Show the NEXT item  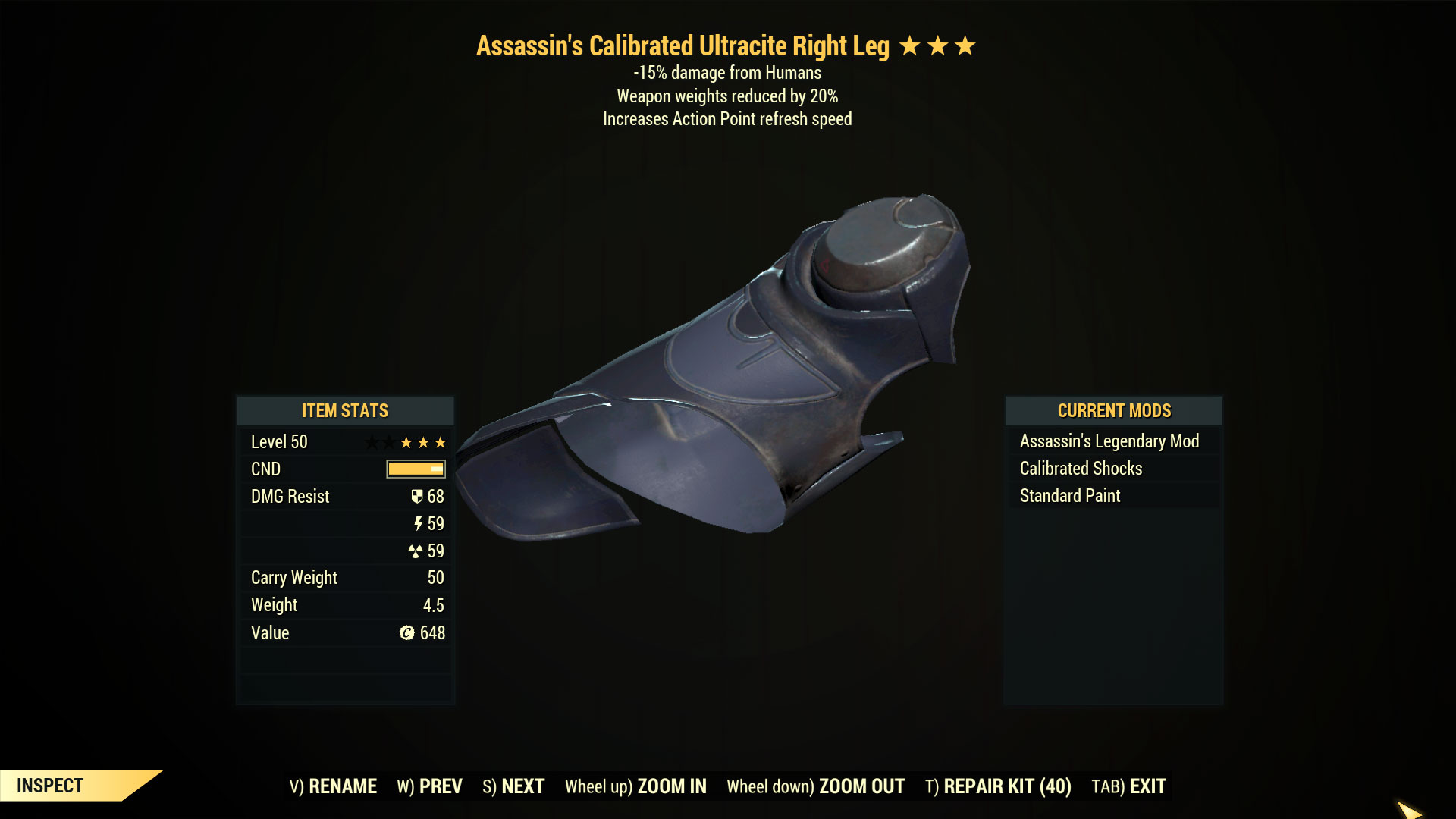tap(513, 786)
